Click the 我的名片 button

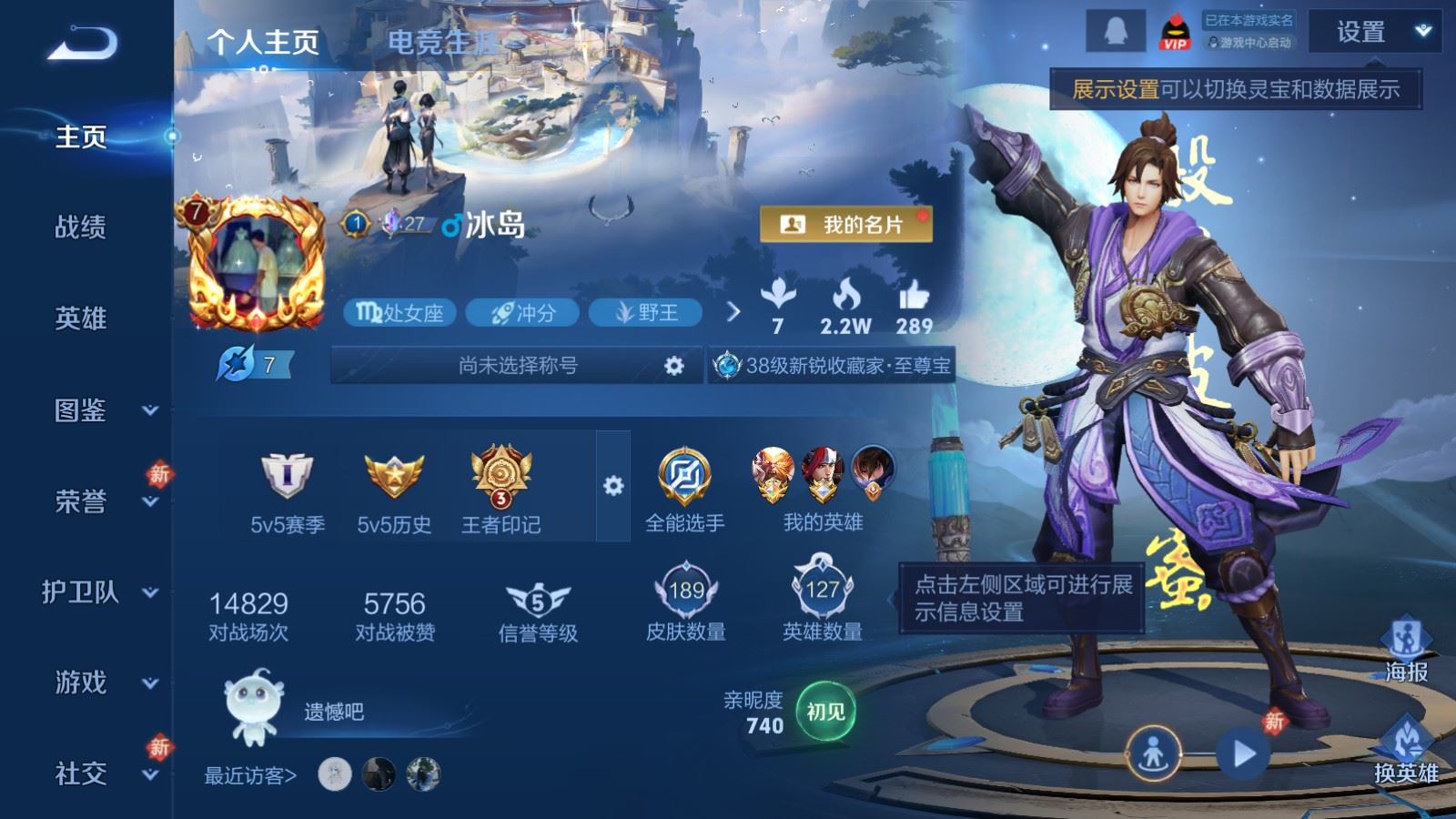[x=845, y=225]
